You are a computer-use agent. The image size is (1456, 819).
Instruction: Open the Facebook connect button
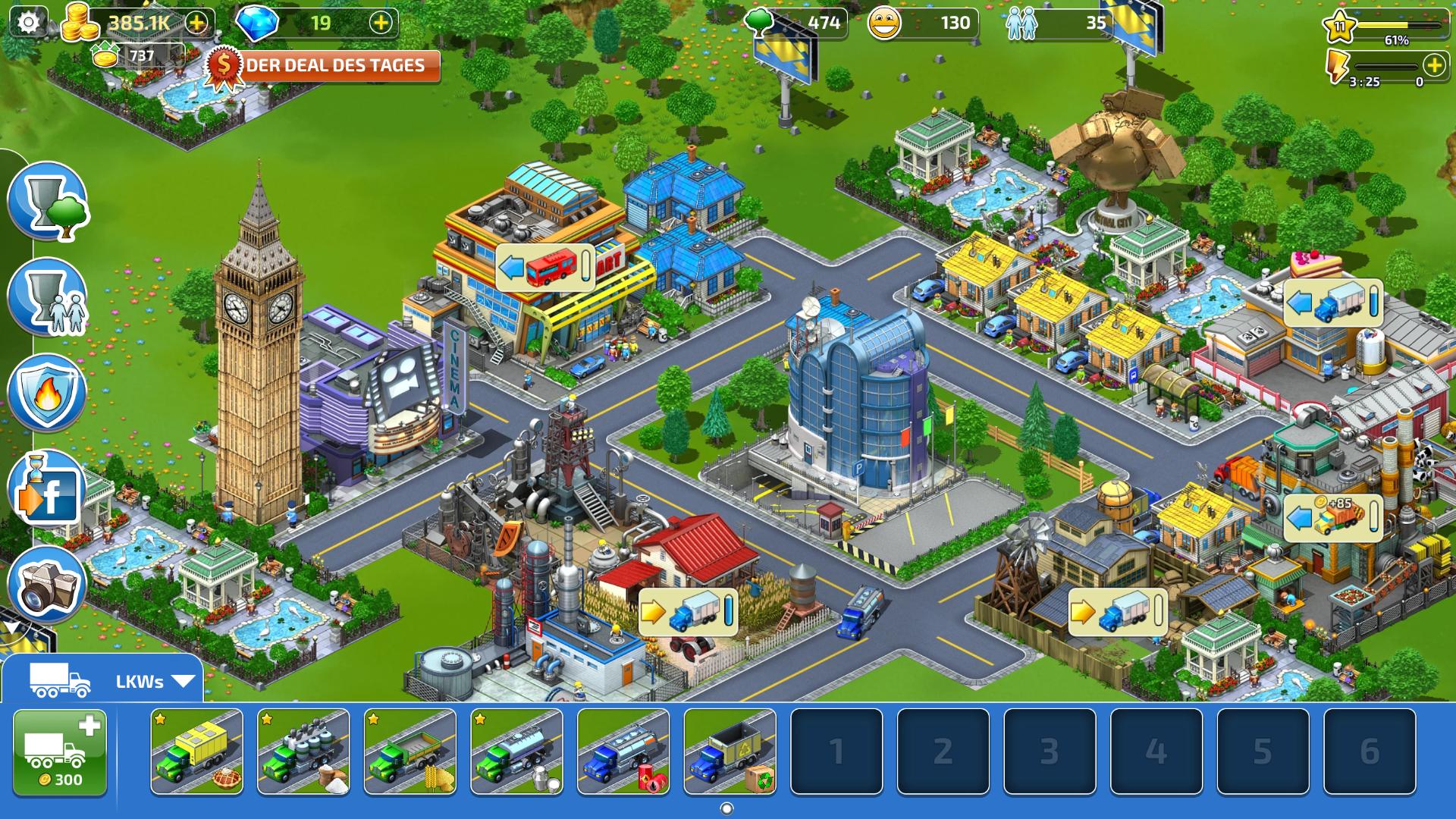47,489
